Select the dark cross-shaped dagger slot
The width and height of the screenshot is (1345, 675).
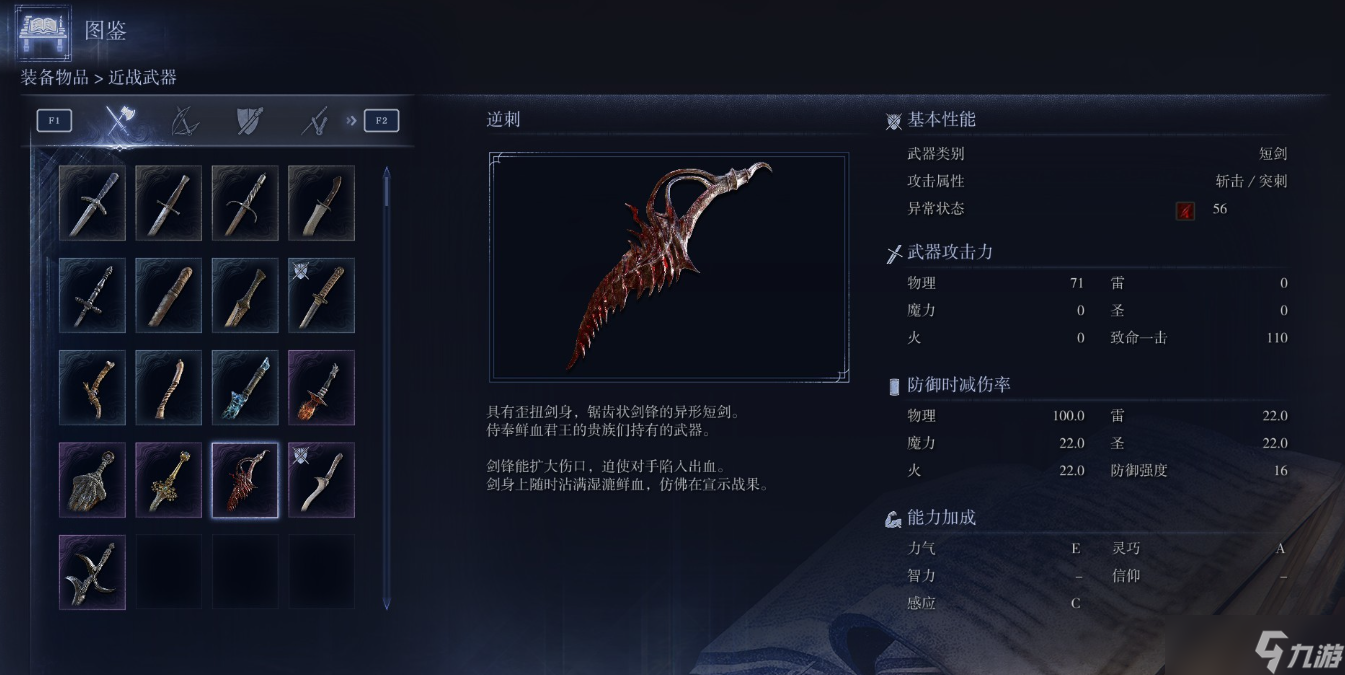point(92,295)
